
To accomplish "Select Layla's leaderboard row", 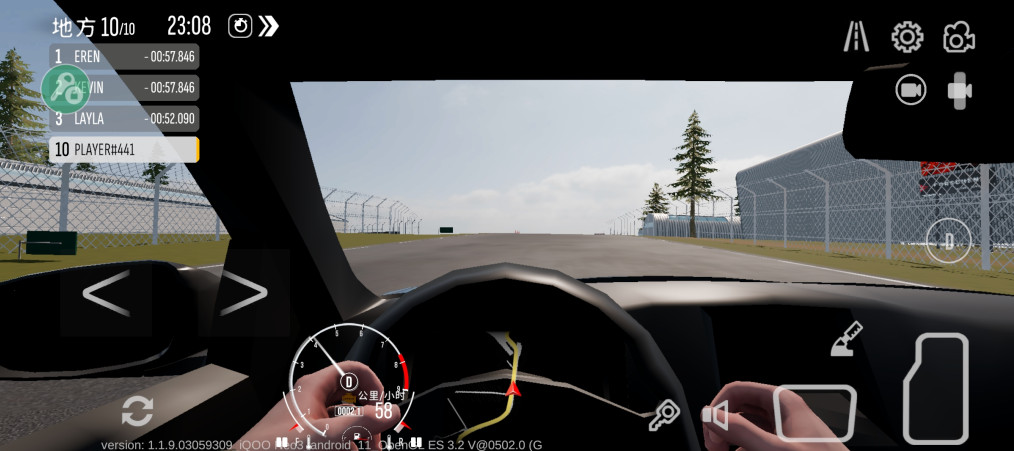I will tap(124, 119).
